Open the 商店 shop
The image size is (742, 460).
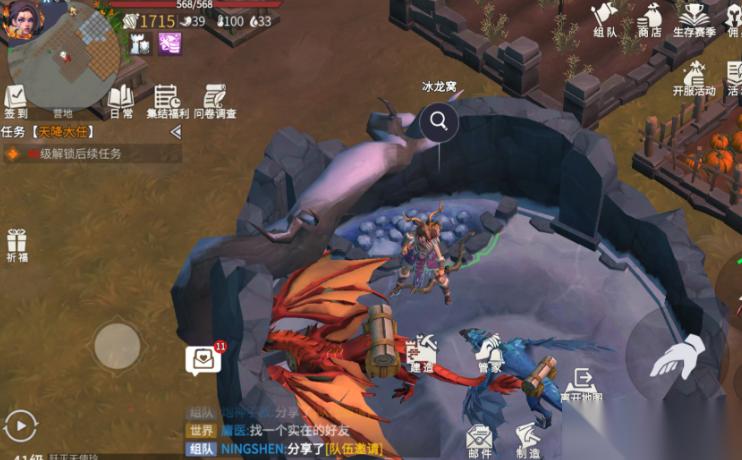coord(649,20)
